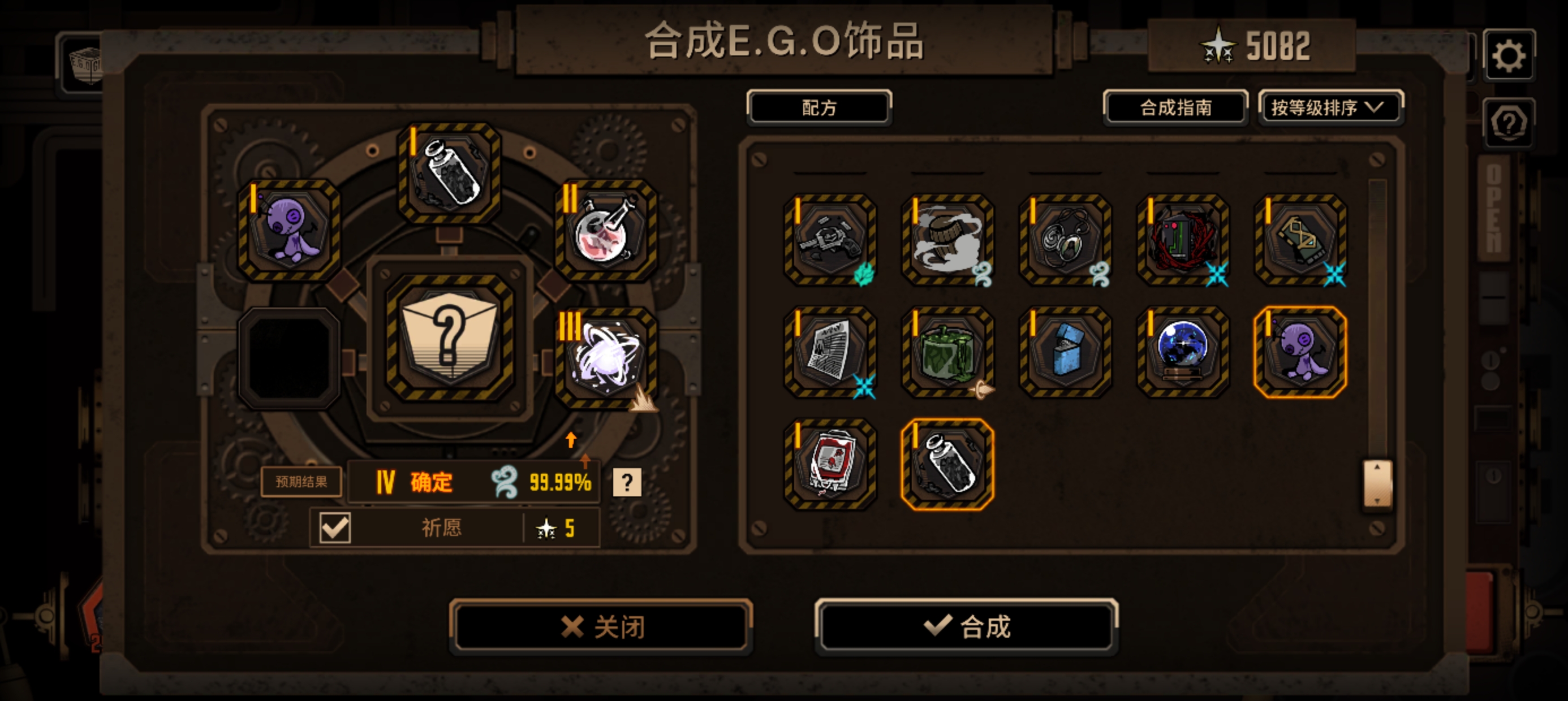Select the green jar trinket
Image resolution: width=1568 pixels, height=701 pixels.
pyautogui.click(x=946, y=353)
